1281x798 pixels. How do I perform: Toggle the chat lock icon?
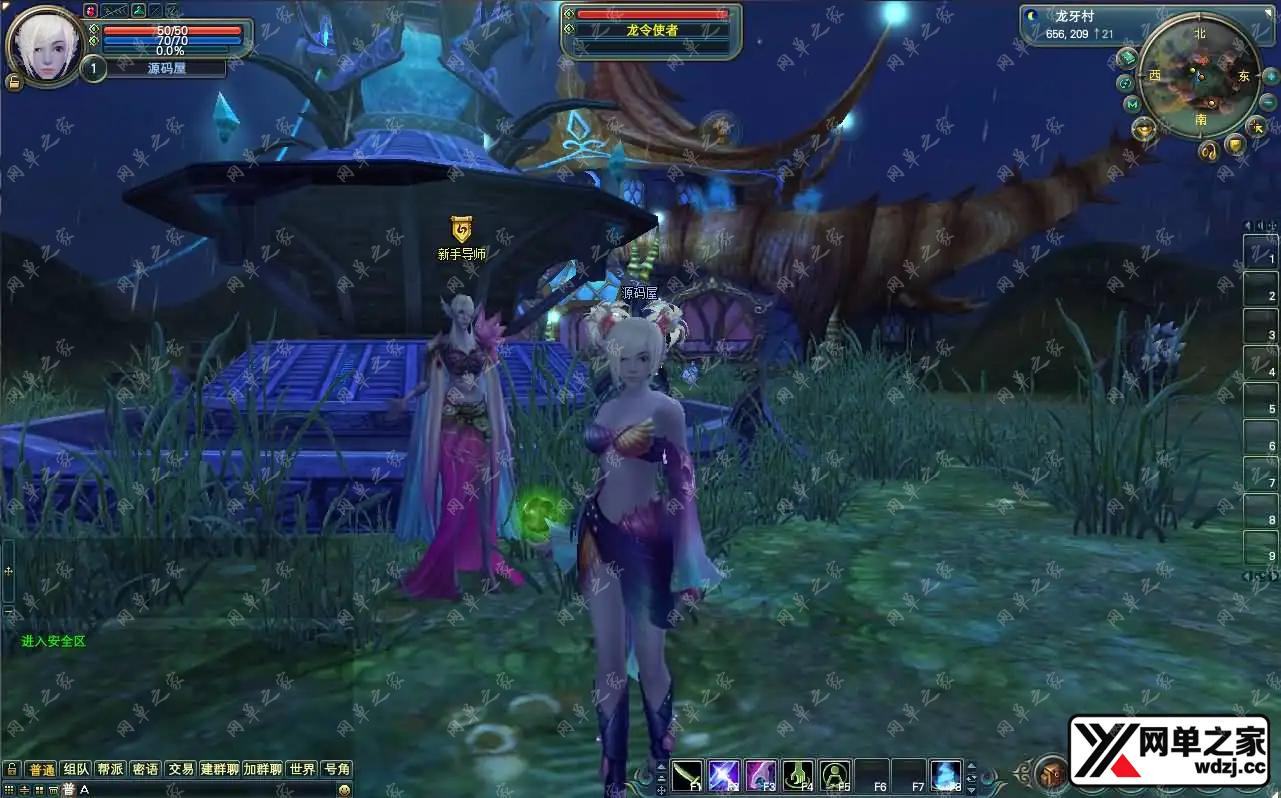(11, 769)
